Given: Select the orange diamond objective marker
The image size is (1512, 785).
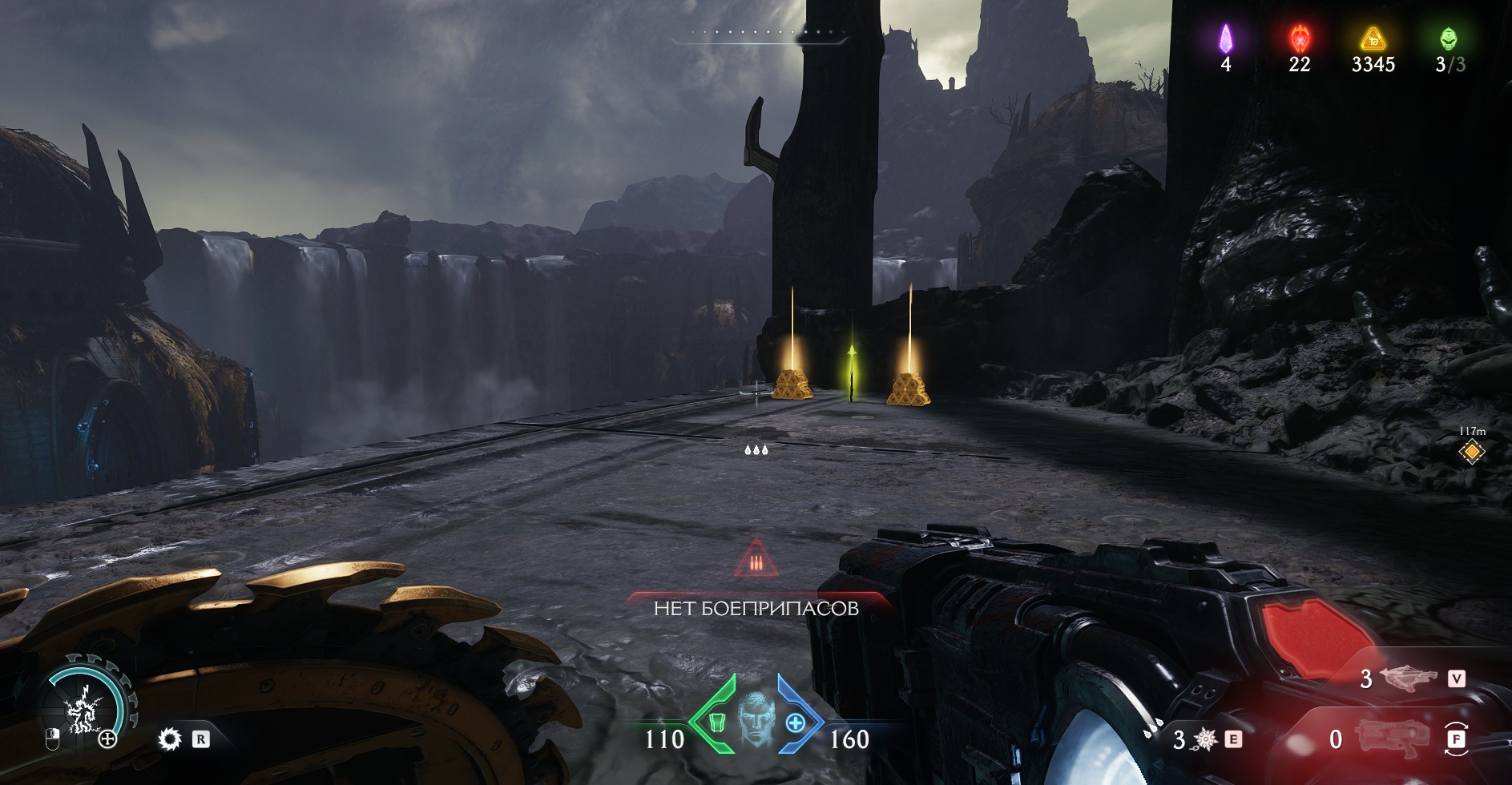Looking at the screenshot, I should pyautogui.click(x=1471, y=452).
